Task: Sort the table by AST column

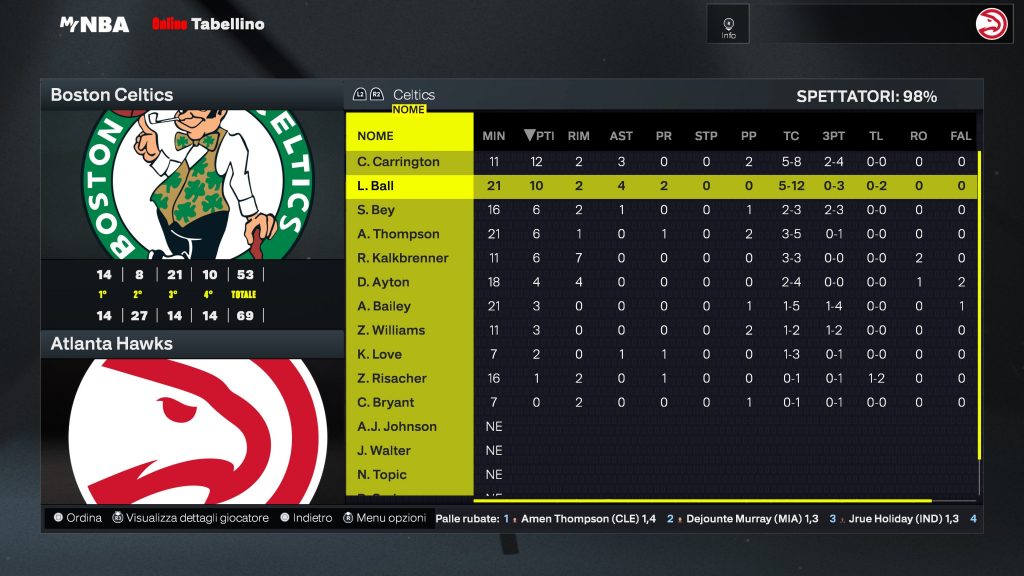Action: click(x=621, y=136)
